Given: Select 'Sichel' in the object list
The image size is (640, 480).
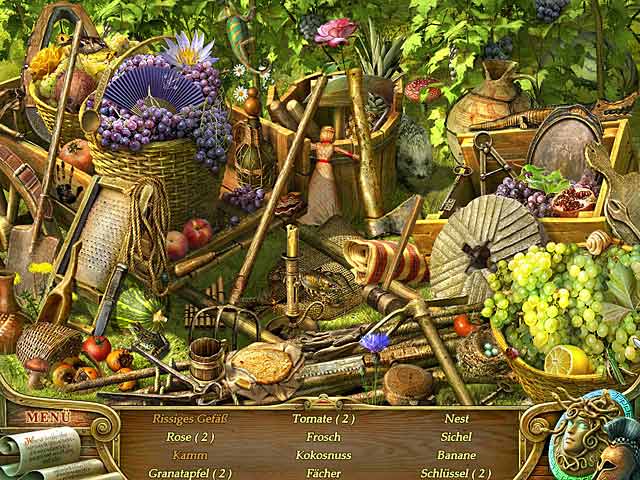Looking at the screenshot, I should pyautogui.click(x=456, y=437).
